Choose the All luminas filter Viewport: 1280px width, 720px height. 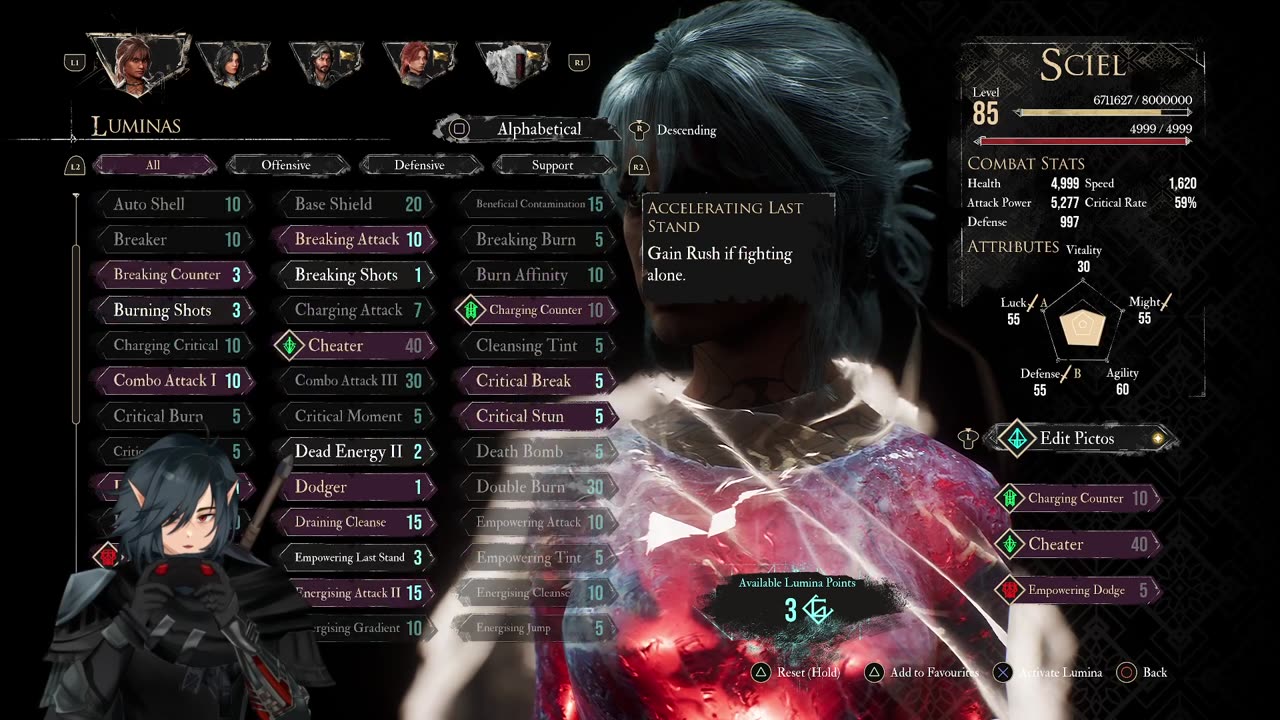153,165
